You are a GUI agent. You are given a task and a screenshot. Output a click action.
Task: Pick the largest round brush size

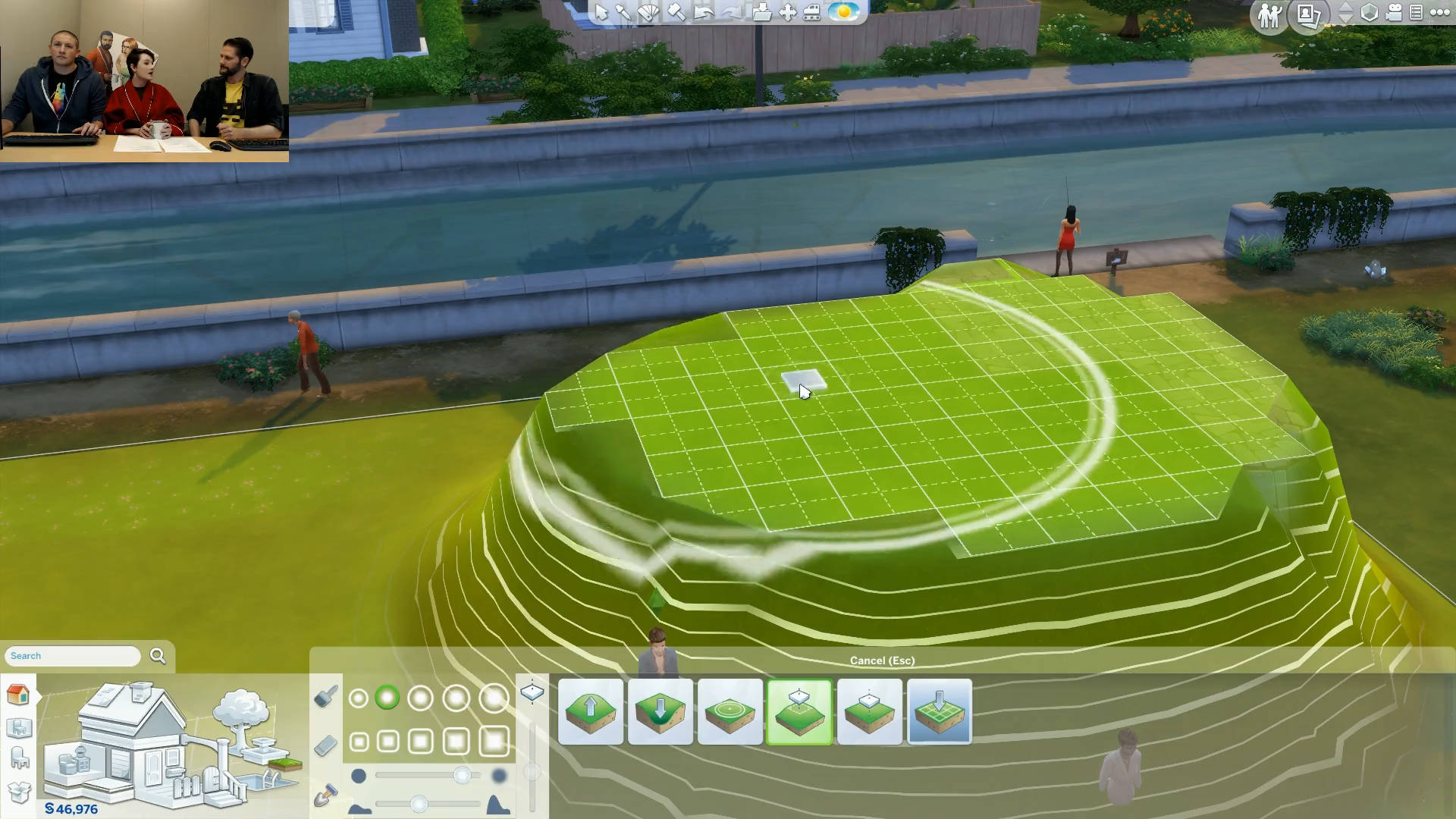tap(494, 698)
